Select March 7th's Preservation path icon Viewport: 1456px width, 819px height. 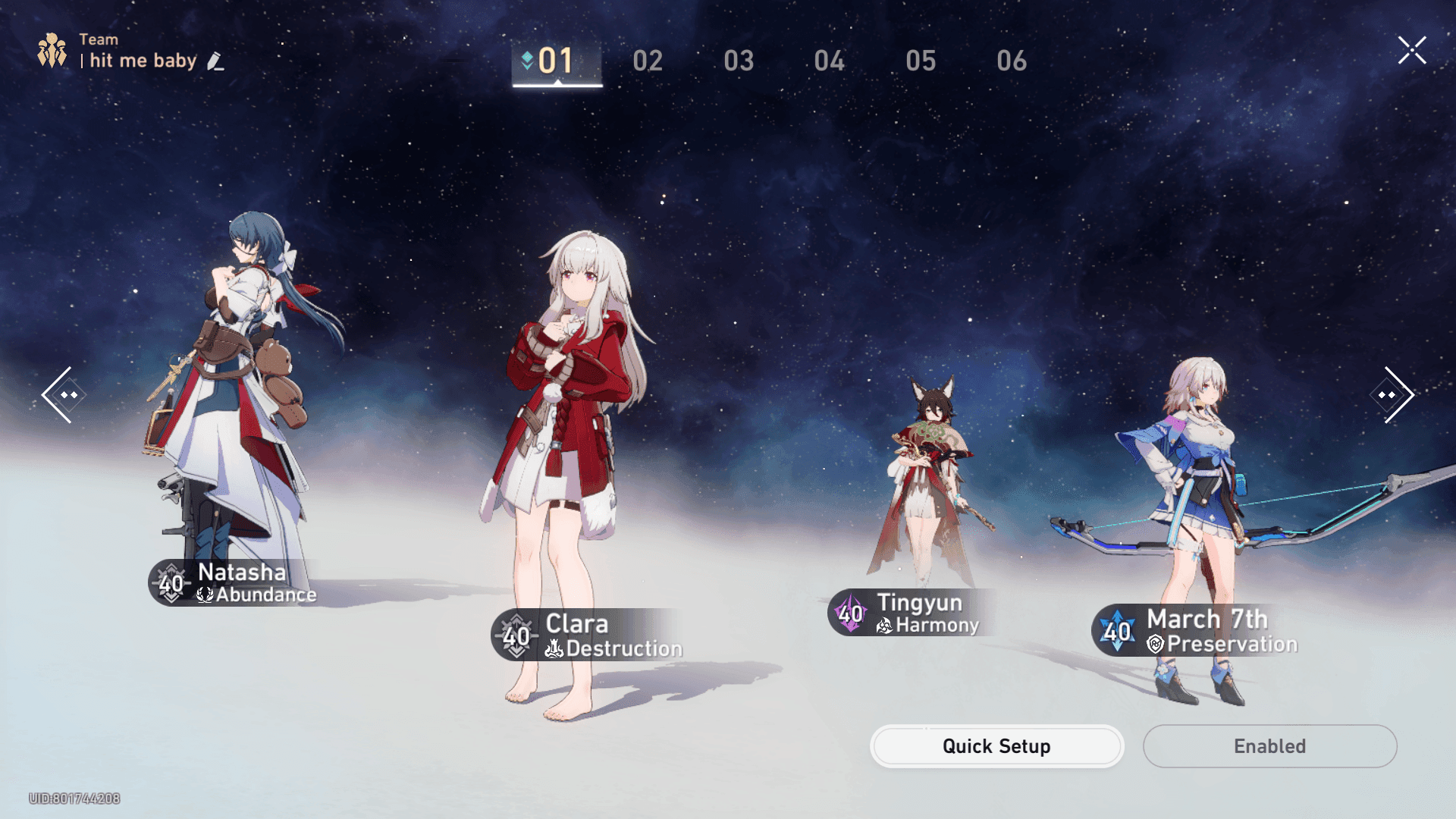coord(1154,644)
